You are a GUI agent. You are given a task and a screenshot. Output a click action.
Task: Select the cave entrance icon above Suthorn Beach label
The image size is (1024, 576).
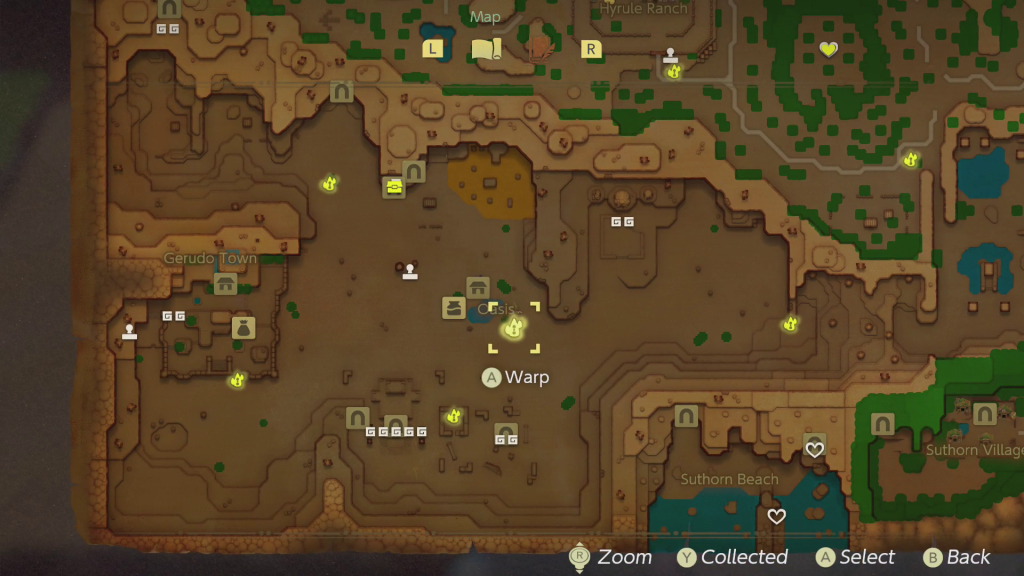tap(686, 416)
